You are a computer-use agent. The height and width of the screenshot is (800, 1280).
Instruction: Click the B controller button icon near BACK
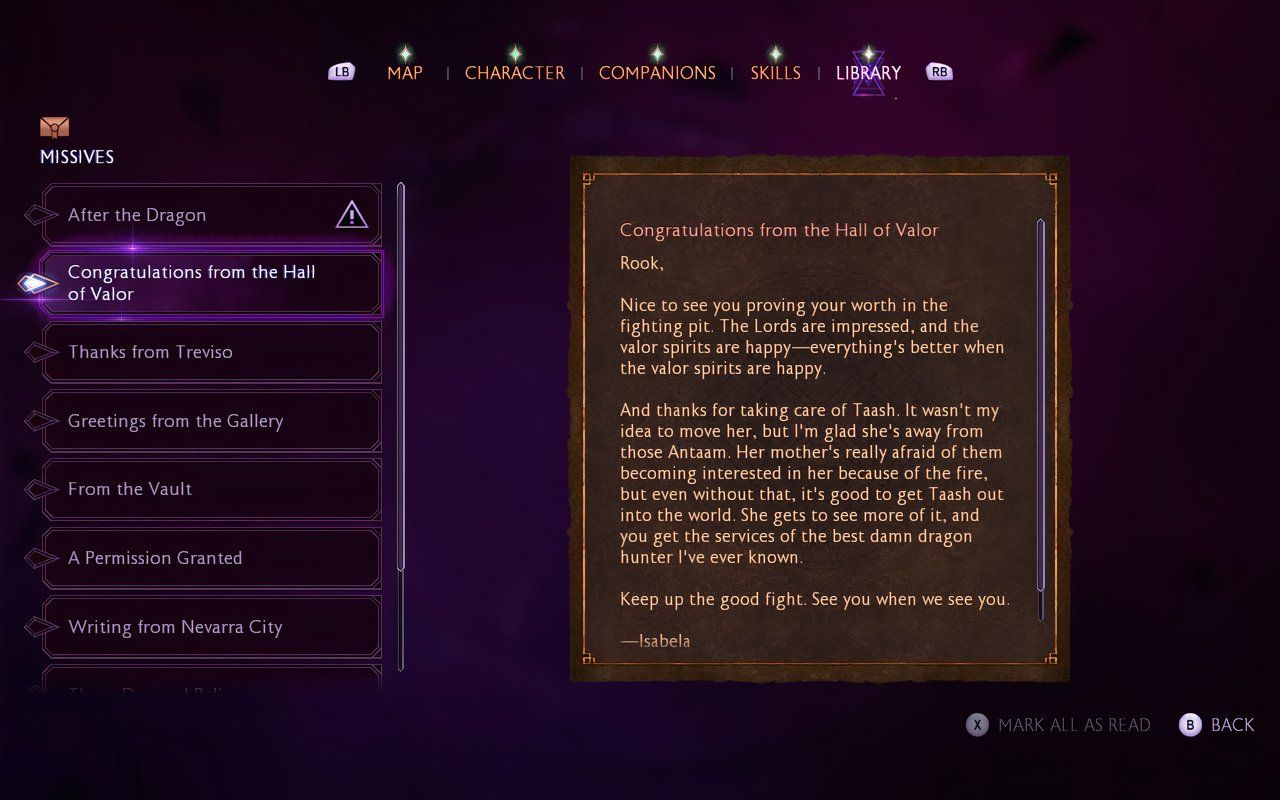1190,724
